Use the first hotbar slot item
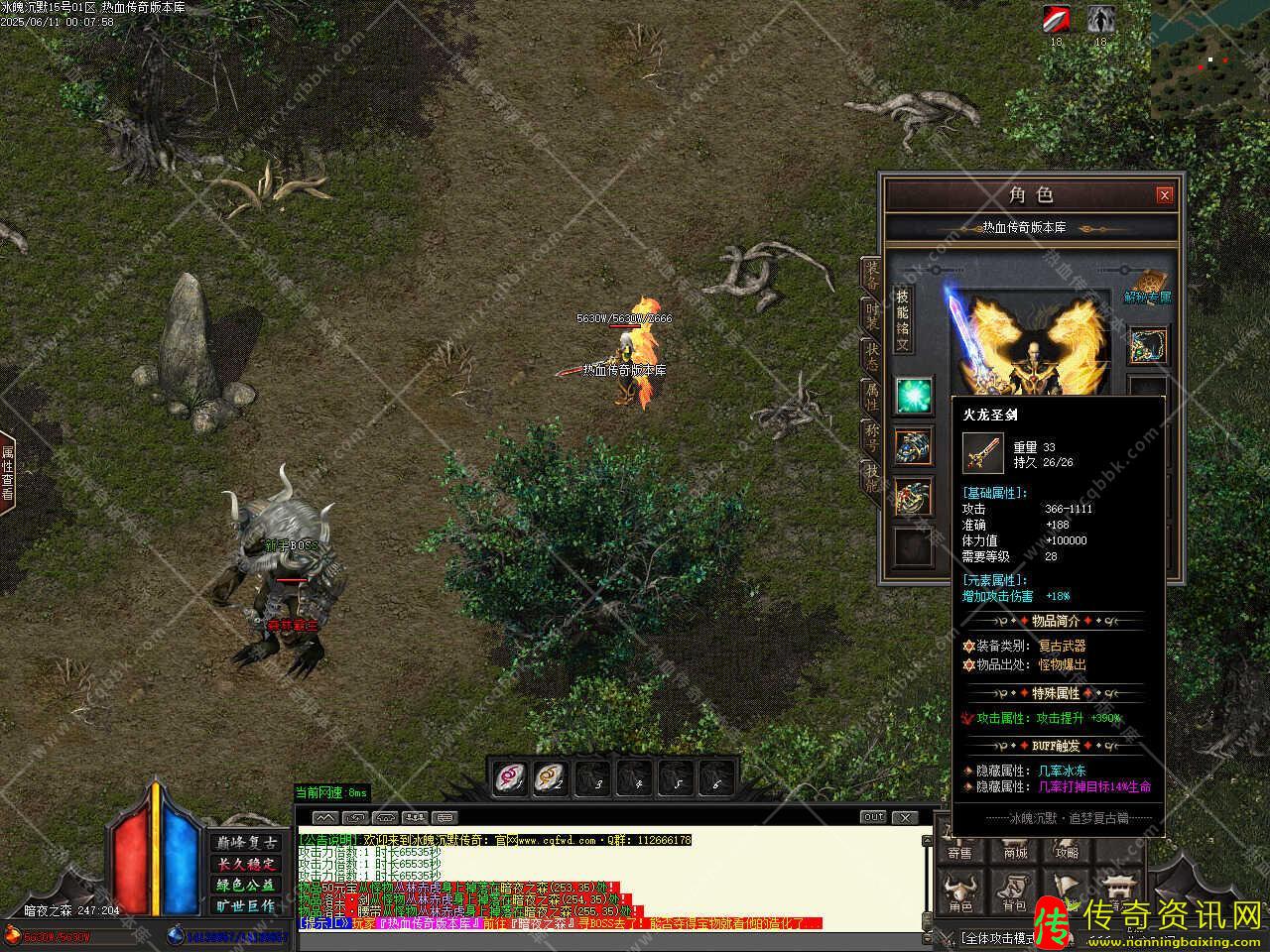The image size is (1270, 952). tap(512, 778)
